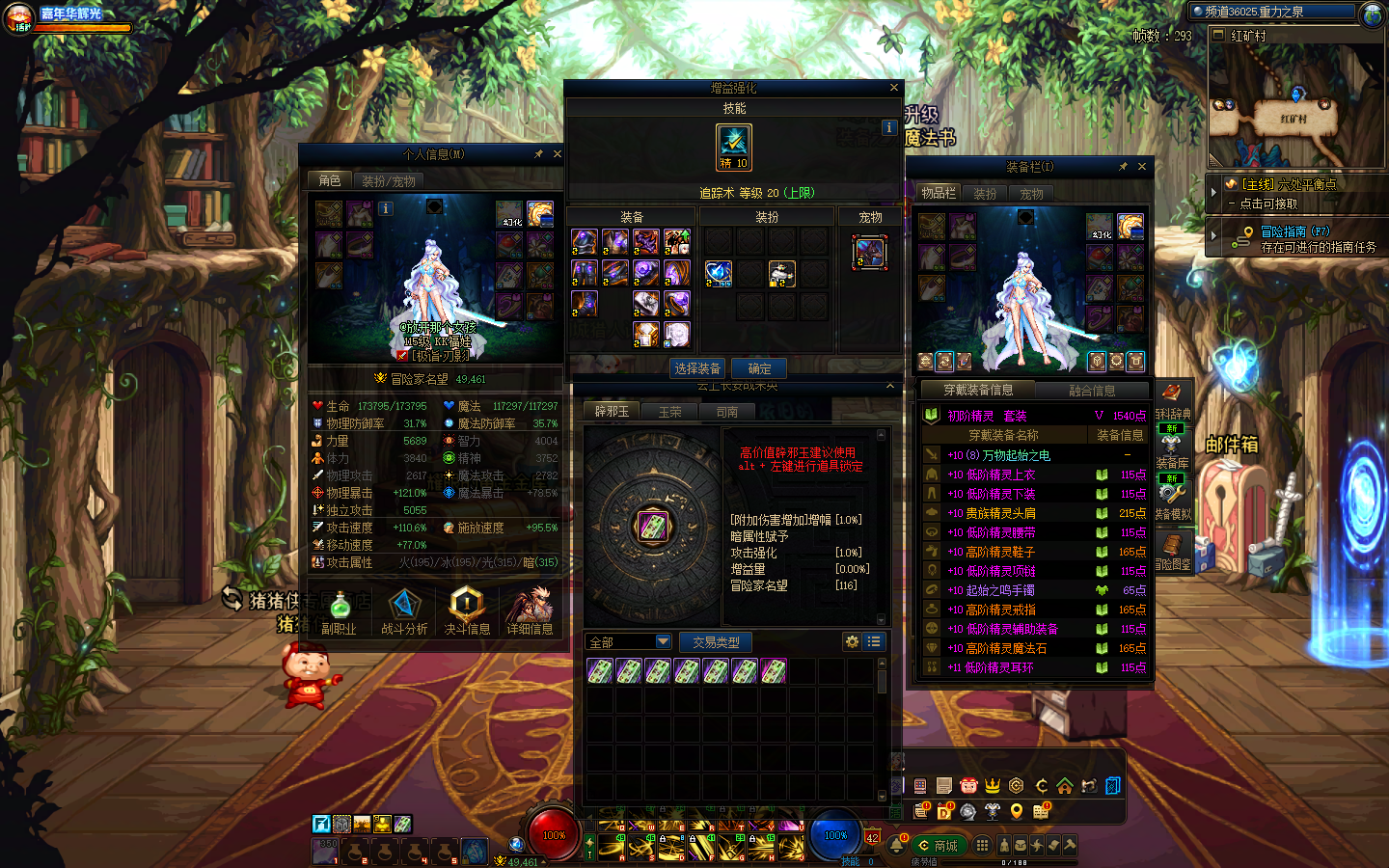Open 副职业 sub-profession panel

(339, 611)
